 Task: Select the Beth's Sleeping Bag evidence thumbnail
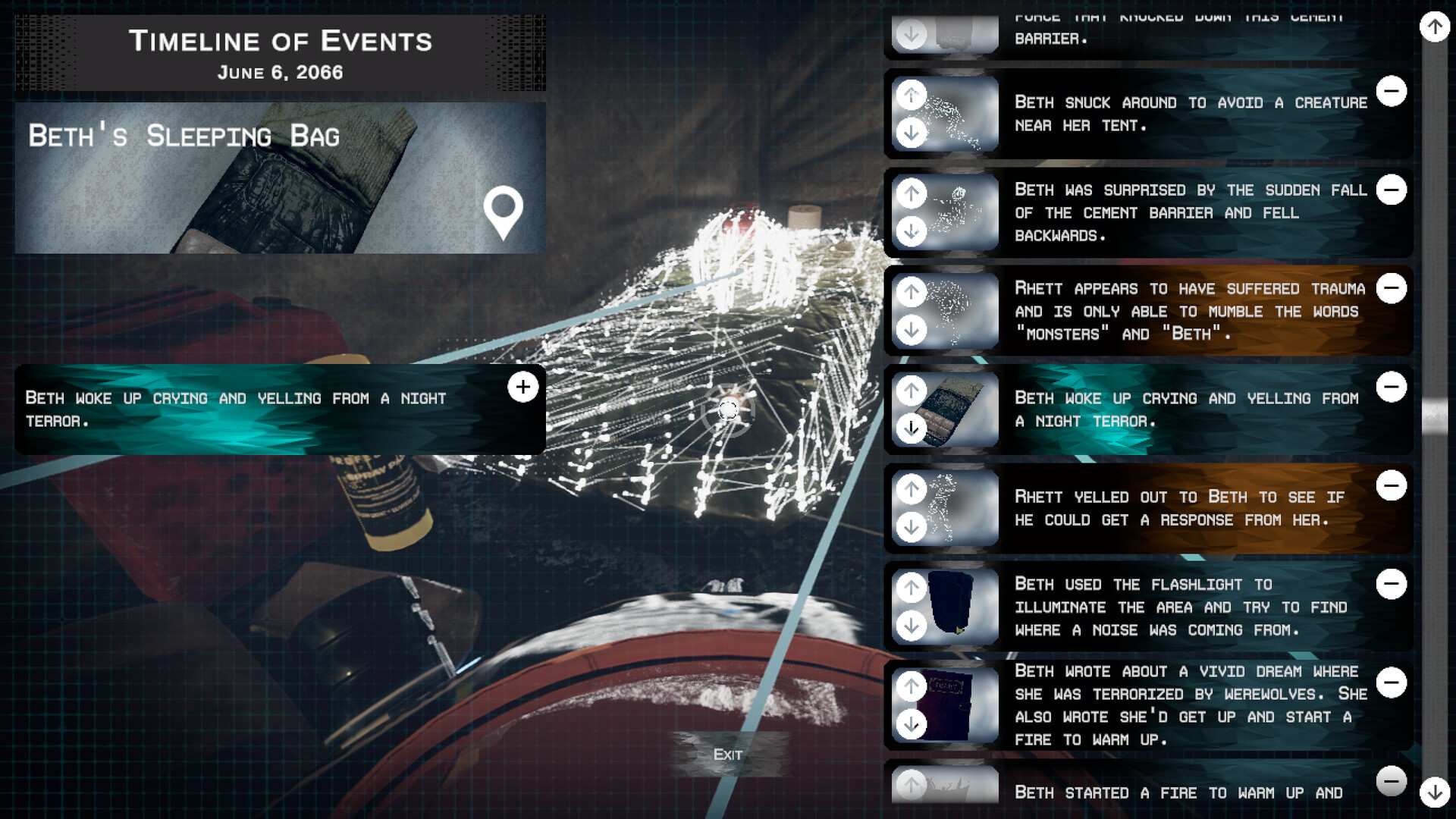click(280, 178)
